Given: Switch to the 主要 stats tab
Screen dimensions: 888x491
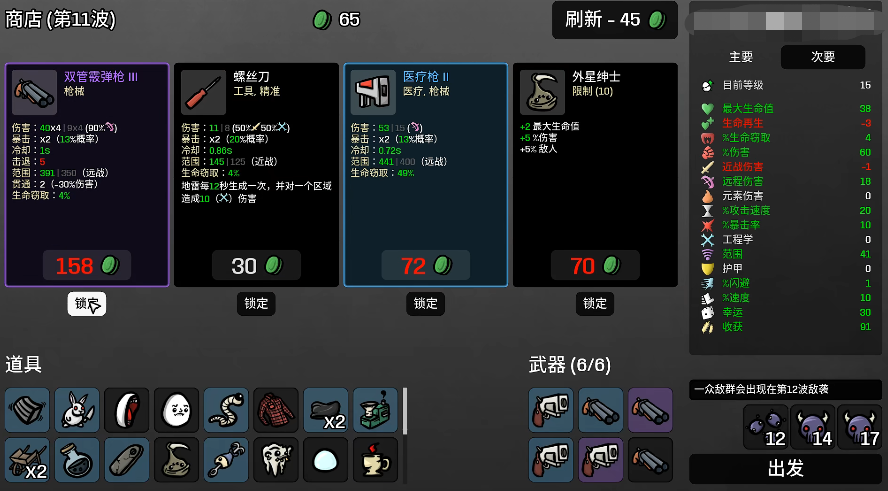Looking at the screenshot, I should coord(741,57).
